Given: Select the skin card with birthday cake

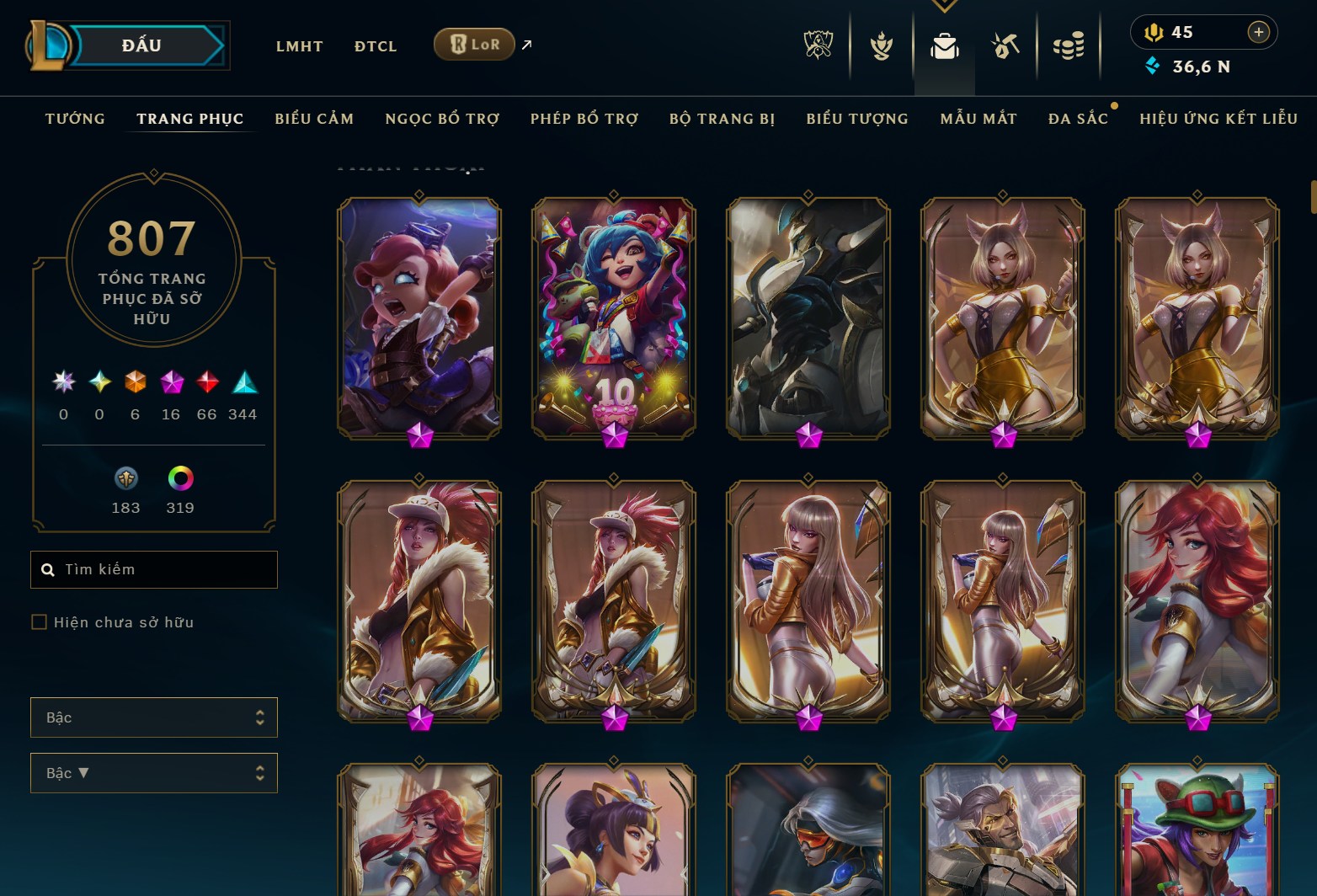Looking at the screenshot, I should (x=612, y=320).
